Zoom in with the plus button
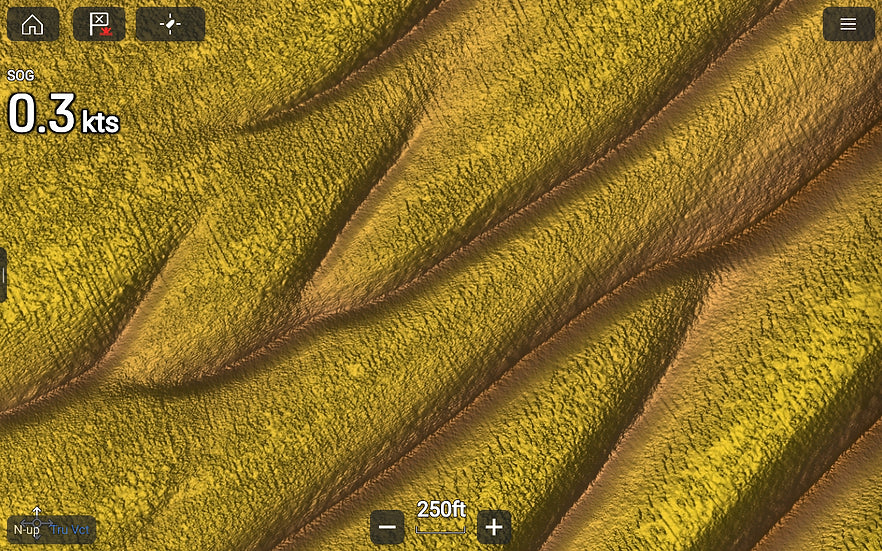The width and height of the screenshot is (882, 551). pos(494,527)
